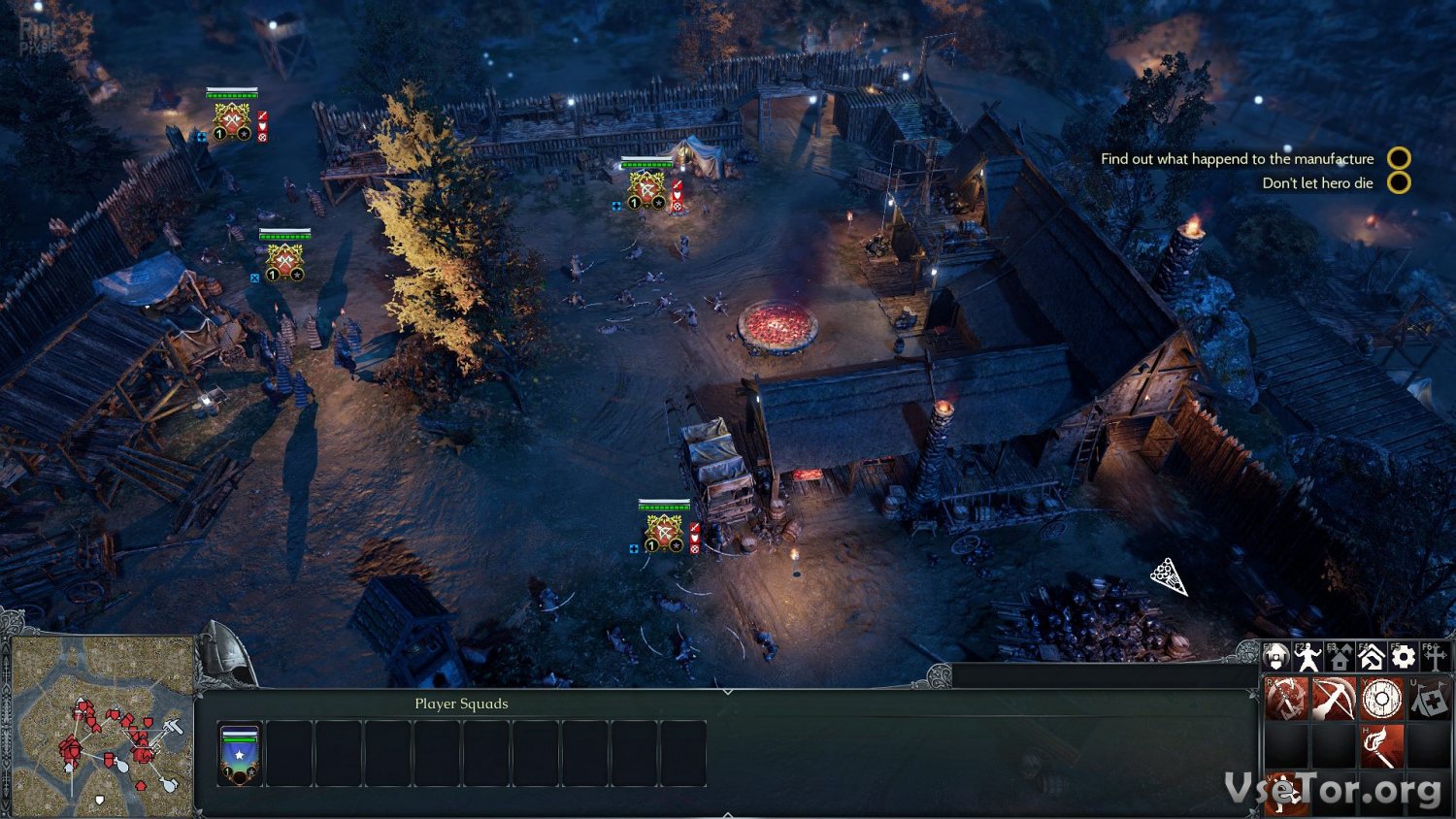Select the shield and arrows first tab

tap(1276, 658)
